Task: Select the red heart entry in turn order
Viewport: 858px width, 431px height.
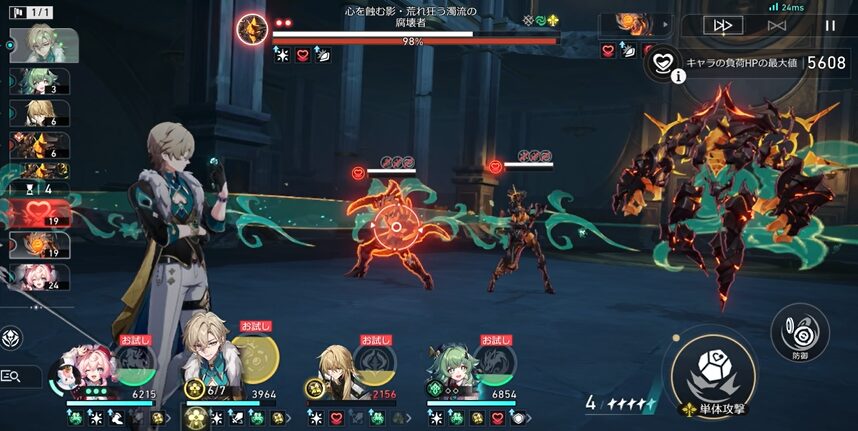Action: (x=40, y=213)
